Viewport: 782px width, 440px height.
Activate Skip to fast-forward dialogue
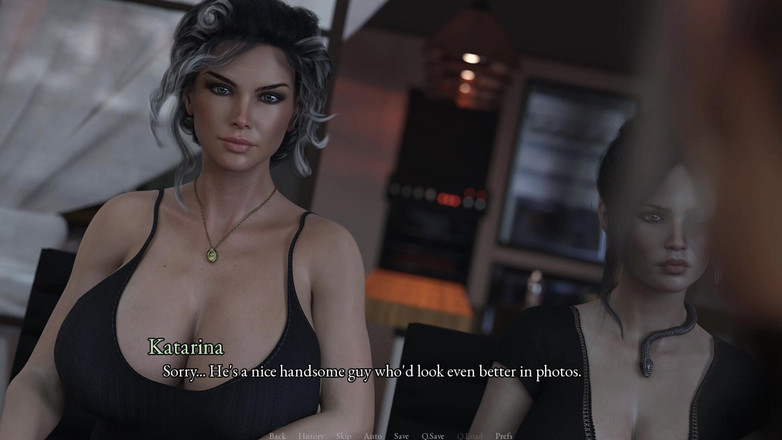click(343, 436)
